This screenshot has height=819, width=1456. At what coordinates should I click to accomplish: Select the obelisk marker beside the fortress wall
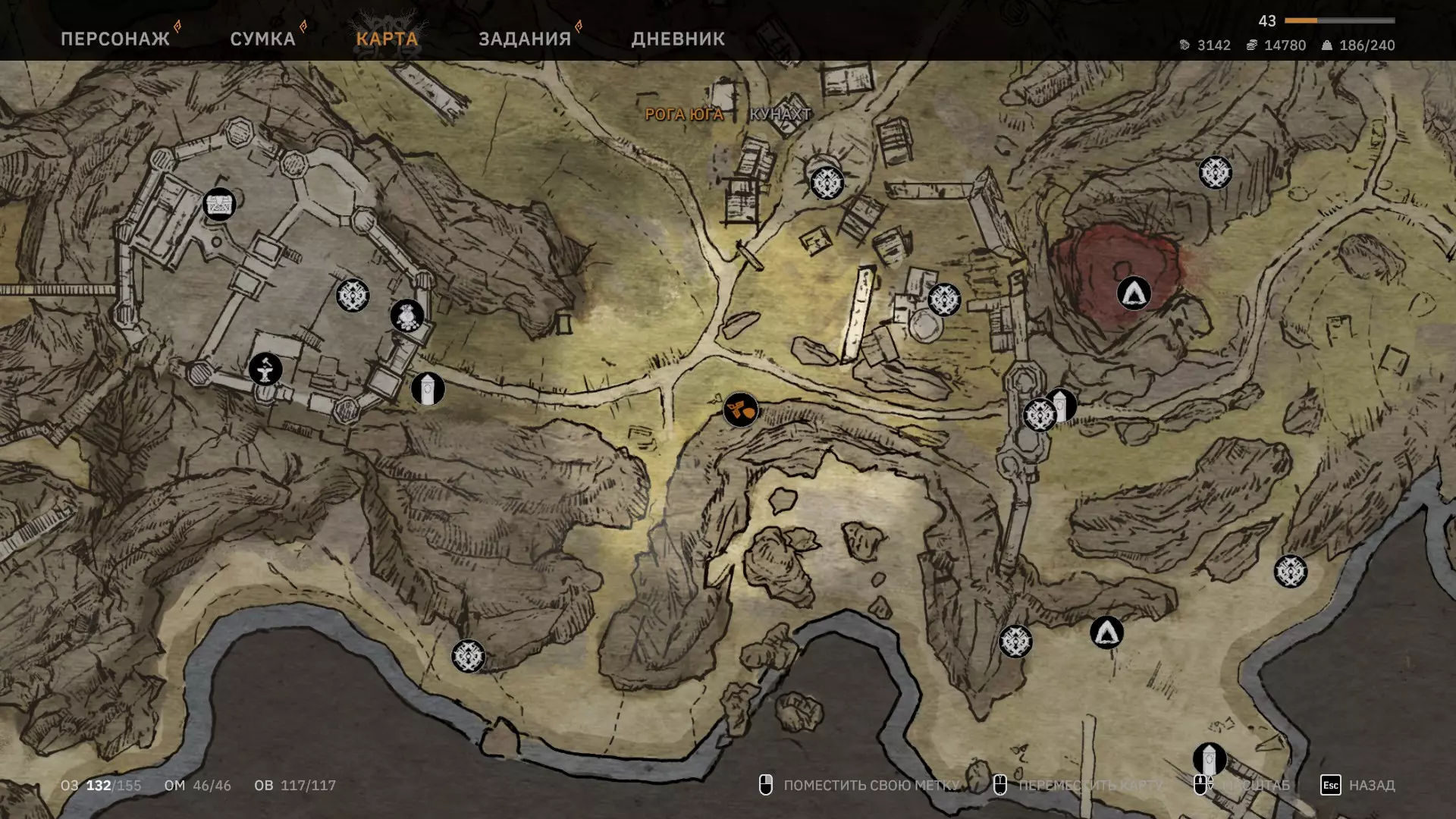(428, 389)
